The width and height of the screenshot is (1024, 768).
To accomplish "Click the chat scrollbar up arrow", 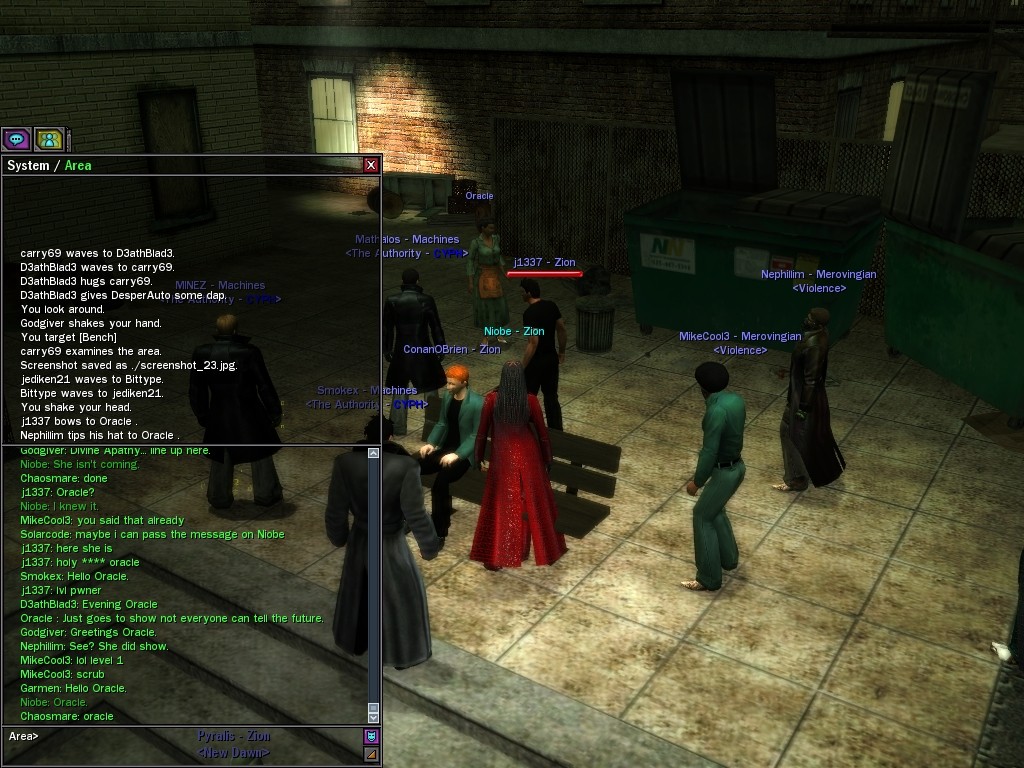I will (x=374, y=453).
